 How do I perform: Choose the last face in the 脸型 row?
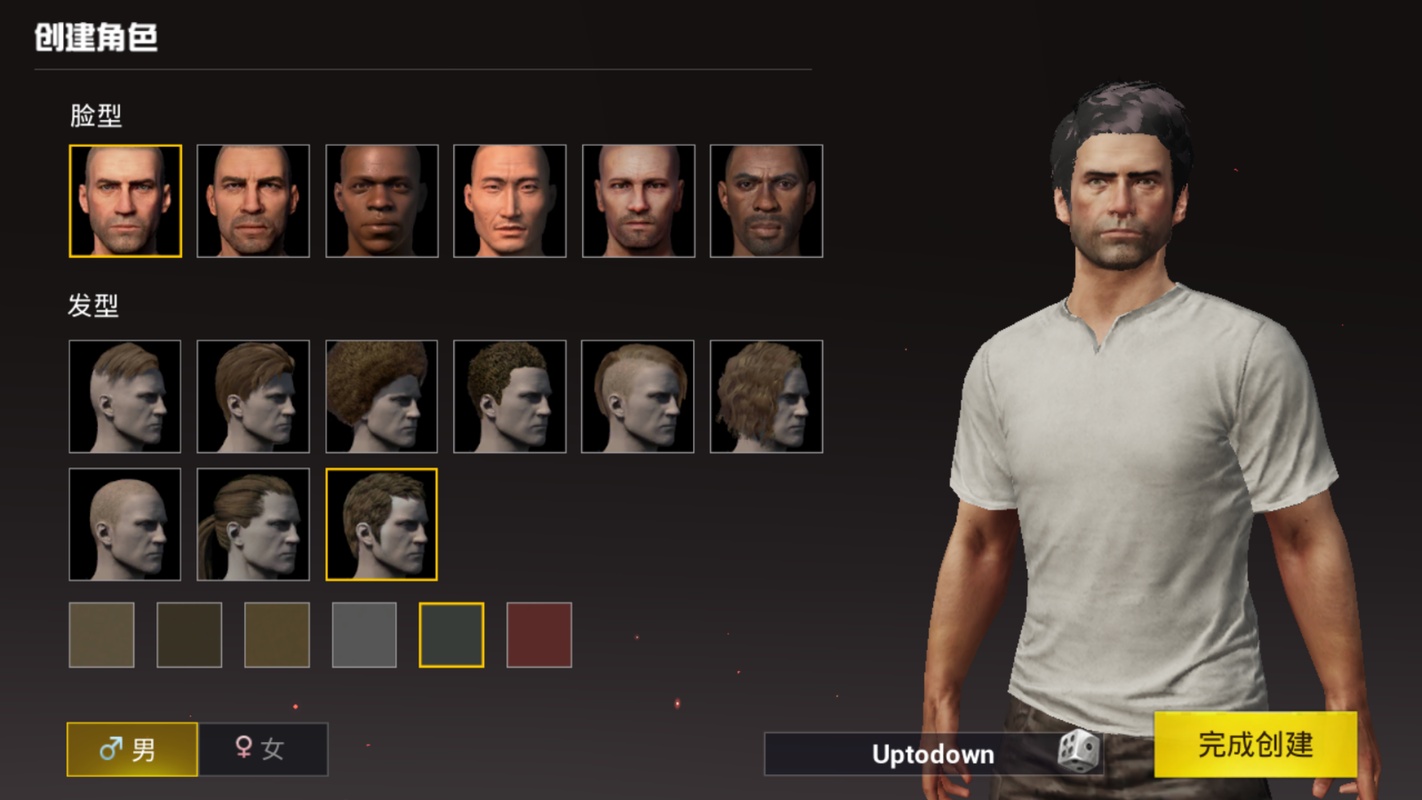pos(766,201)
